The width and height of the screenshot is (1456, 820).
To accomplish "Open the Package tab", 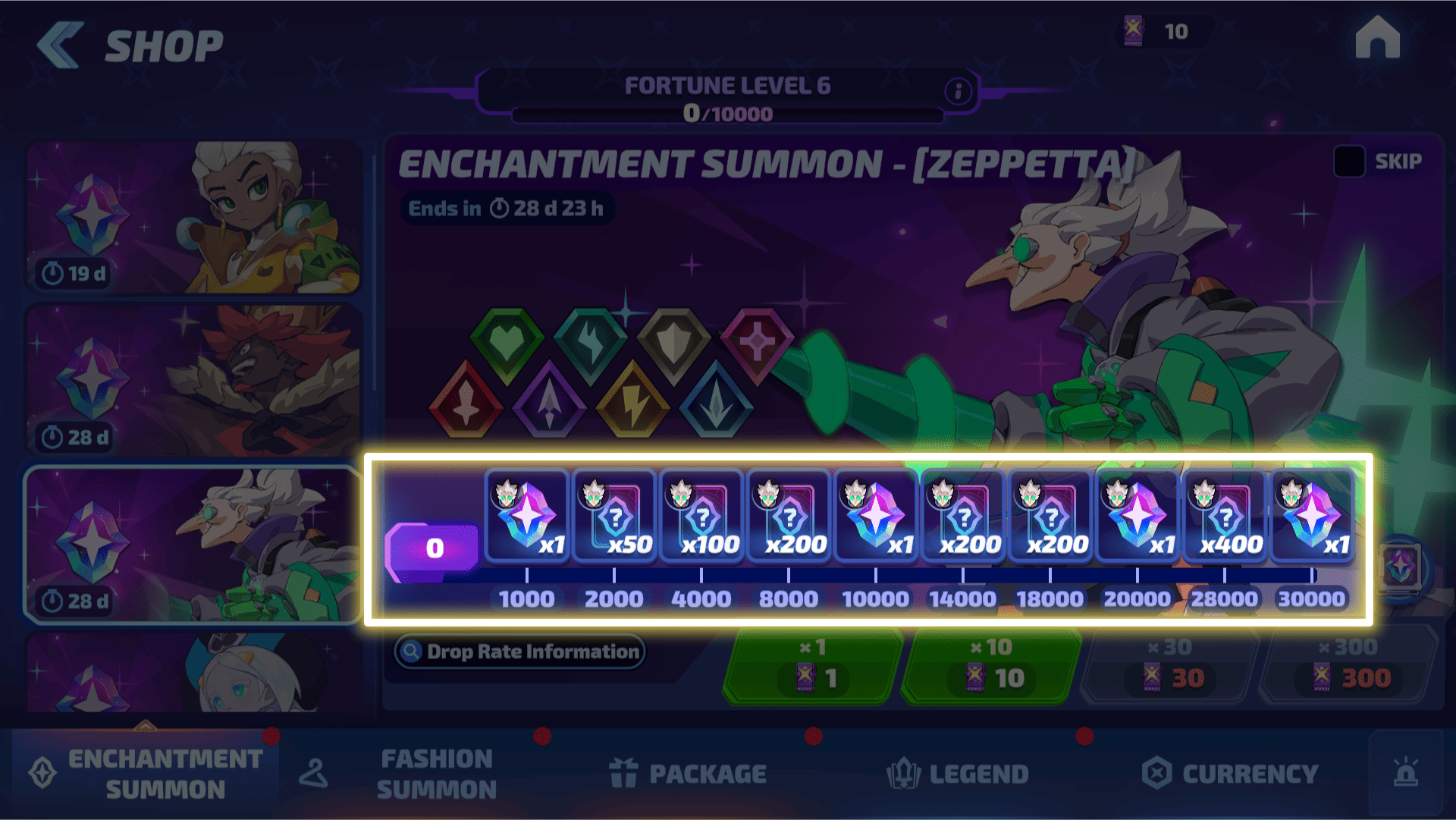I will [688, 774].
